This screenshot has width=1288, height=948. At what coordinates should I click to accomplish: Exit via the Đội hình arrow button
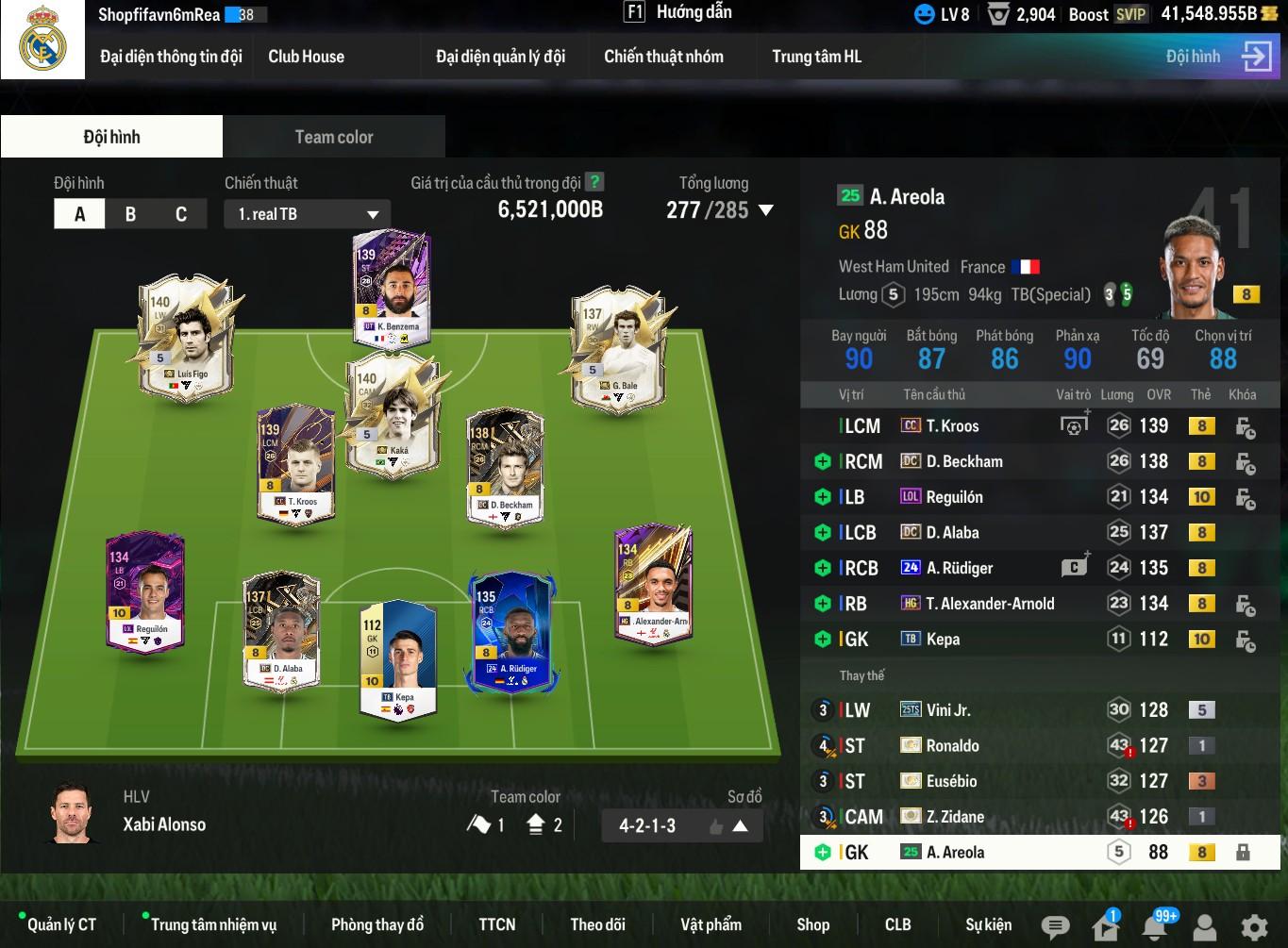(1256, 57)
